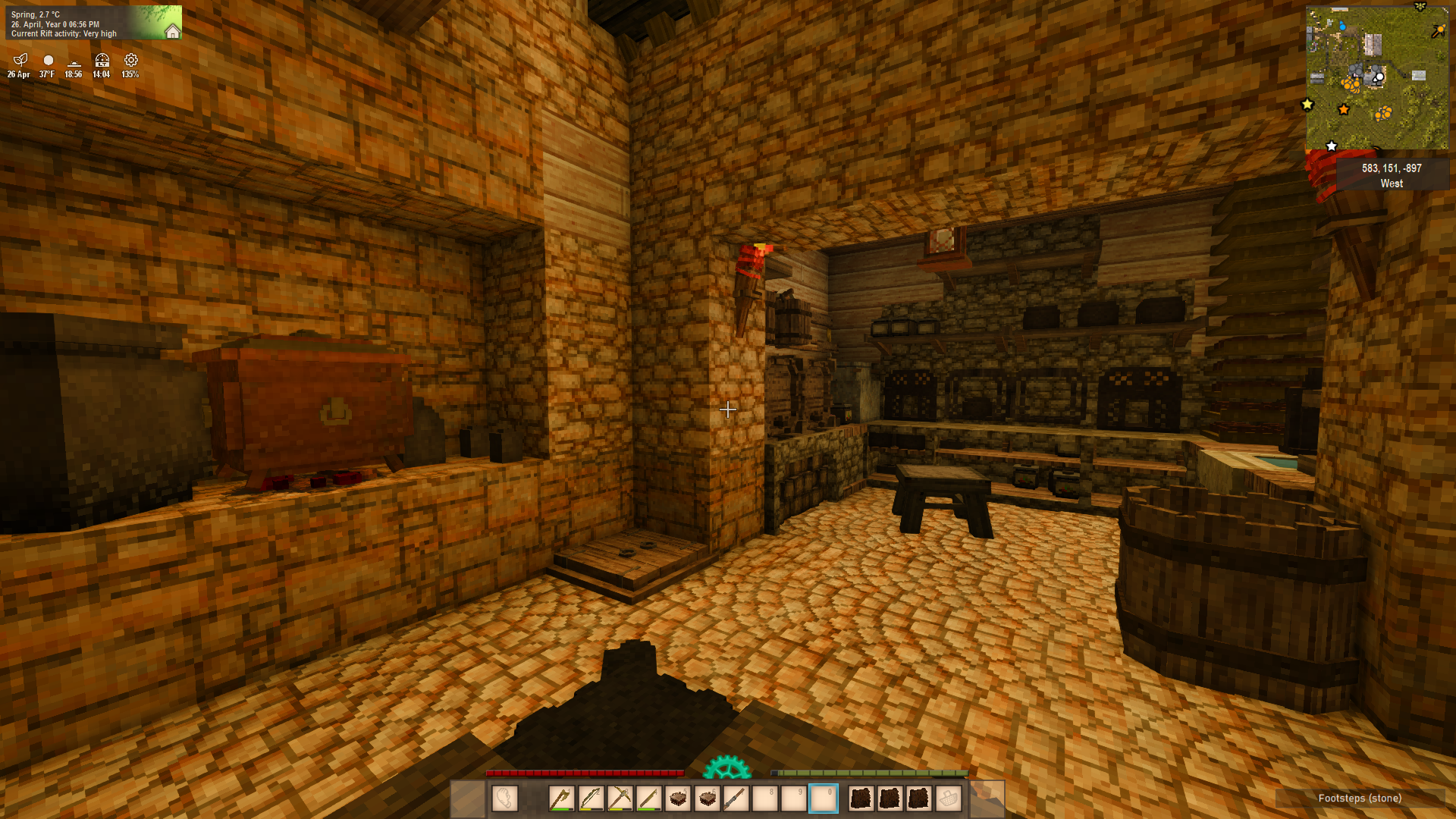
Task: Select the yellow star waypoint at minimap edge
Action: point(1307,105)
